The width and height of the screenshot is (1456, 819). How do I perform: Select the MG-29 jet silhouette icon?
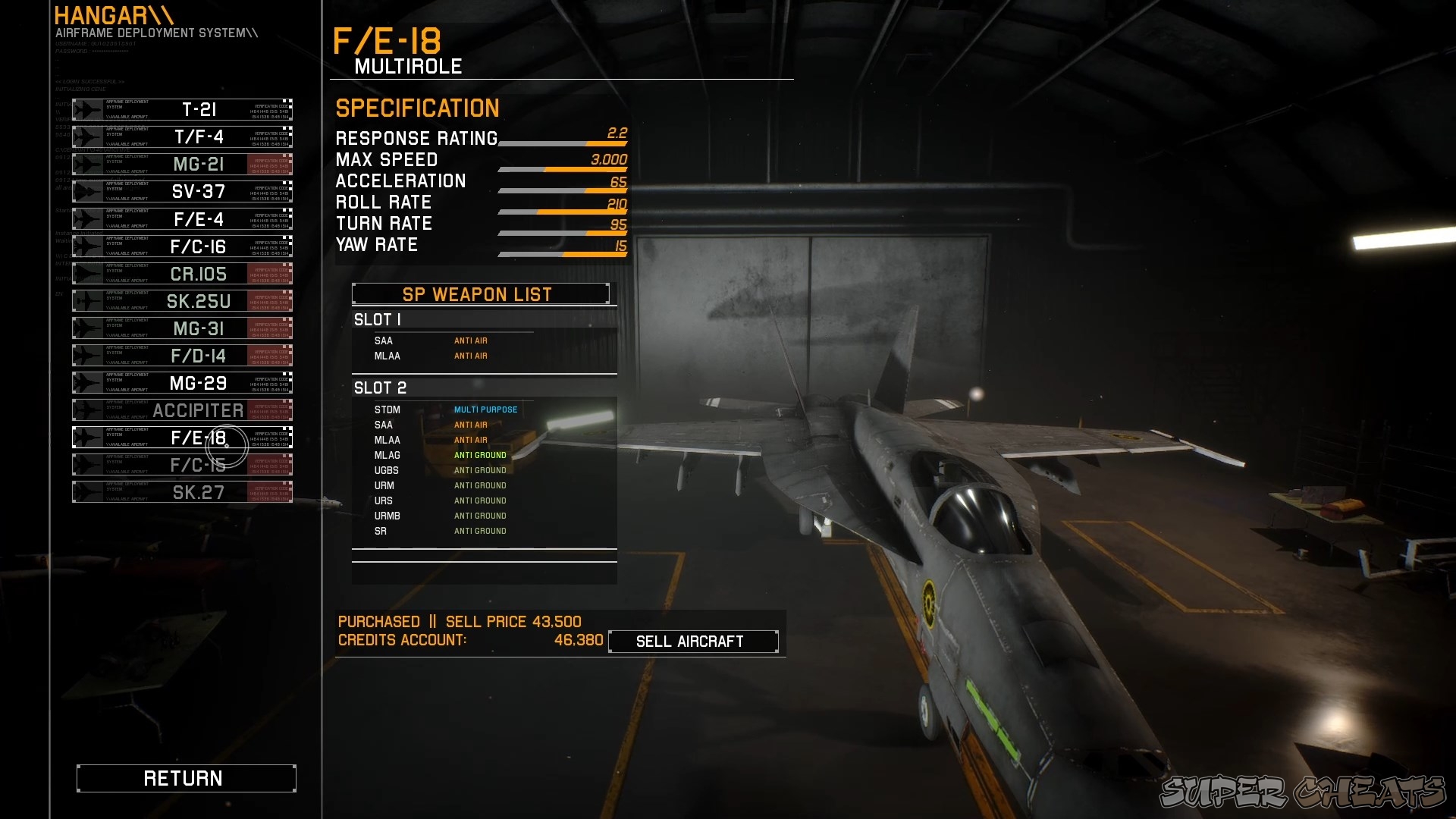pos(86,381)
